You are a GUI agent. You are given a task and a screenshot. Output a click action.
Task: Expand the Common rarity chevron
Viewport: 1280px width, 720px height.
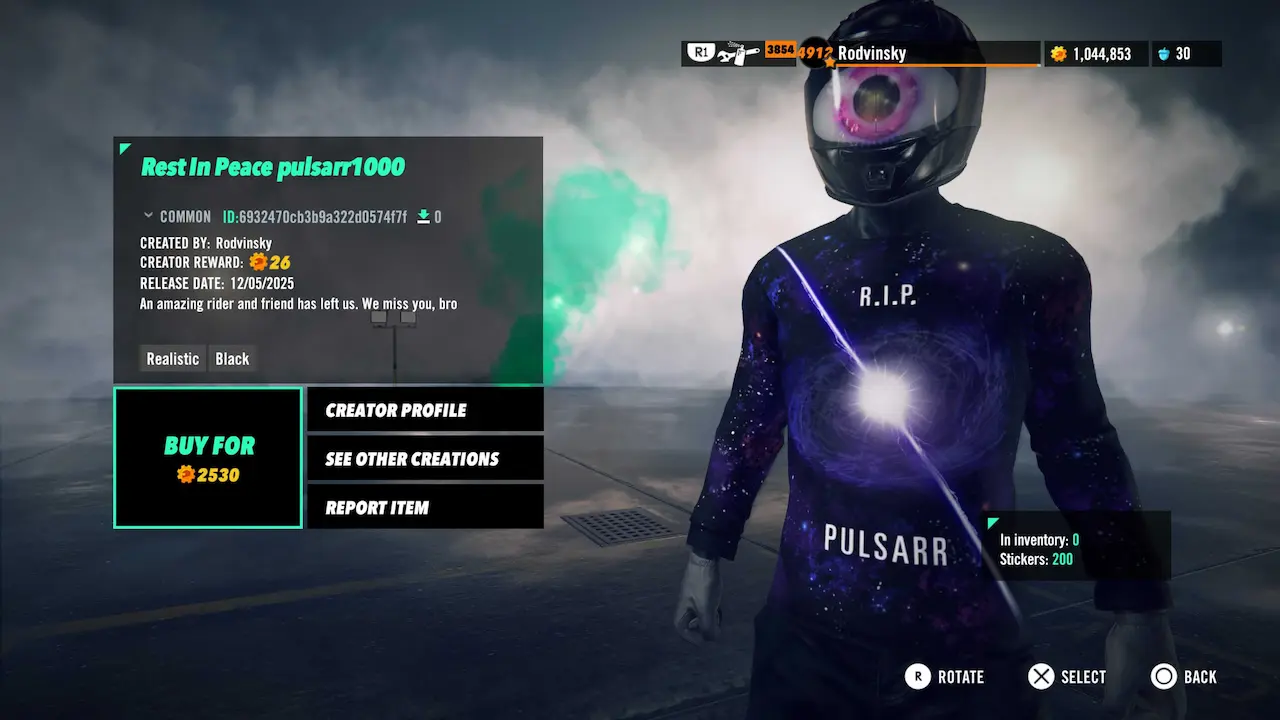(x=149, y=216)
